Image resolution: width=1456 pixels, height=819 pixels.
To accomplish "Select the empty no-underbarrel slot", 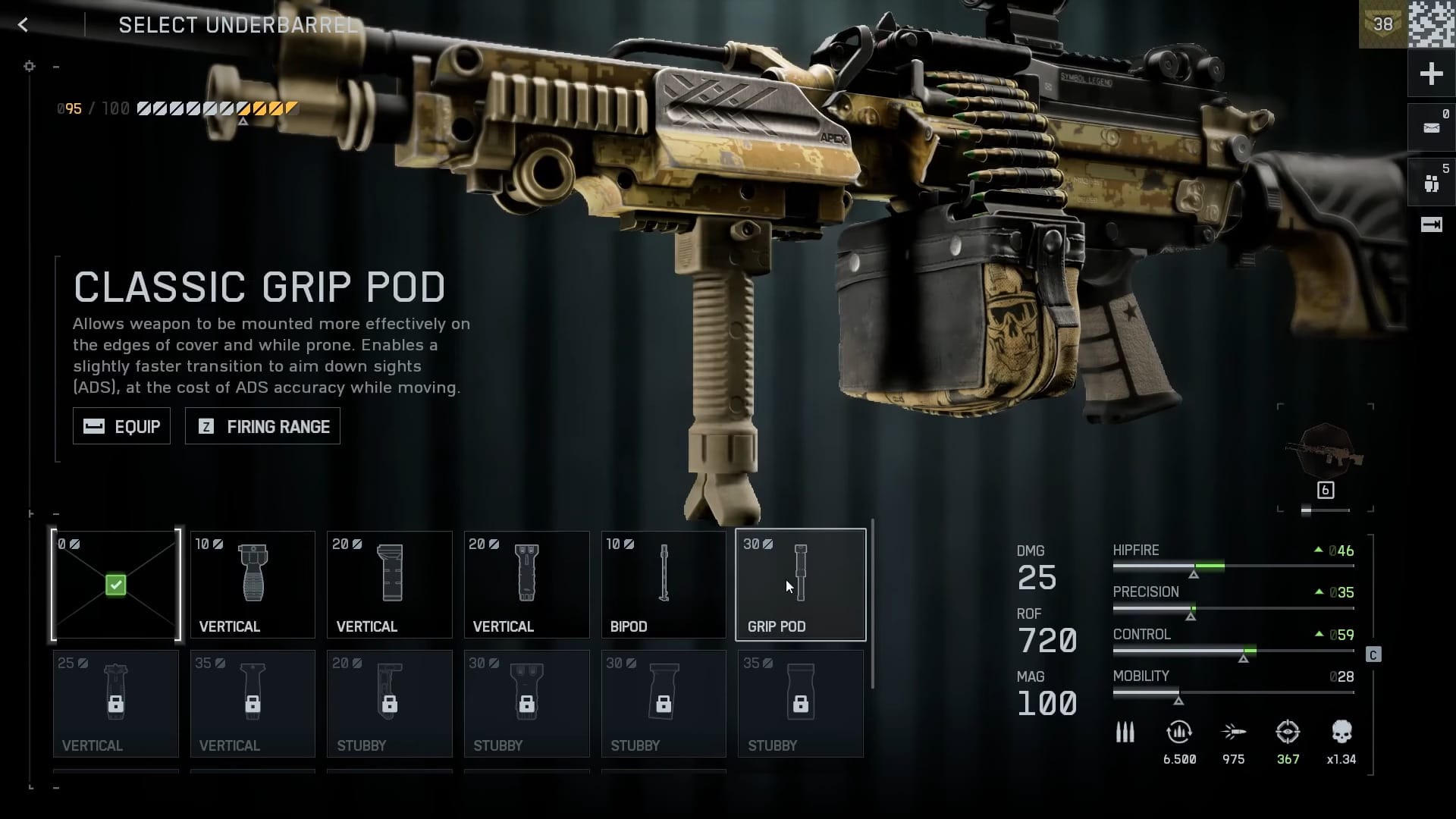I will 116,585.
